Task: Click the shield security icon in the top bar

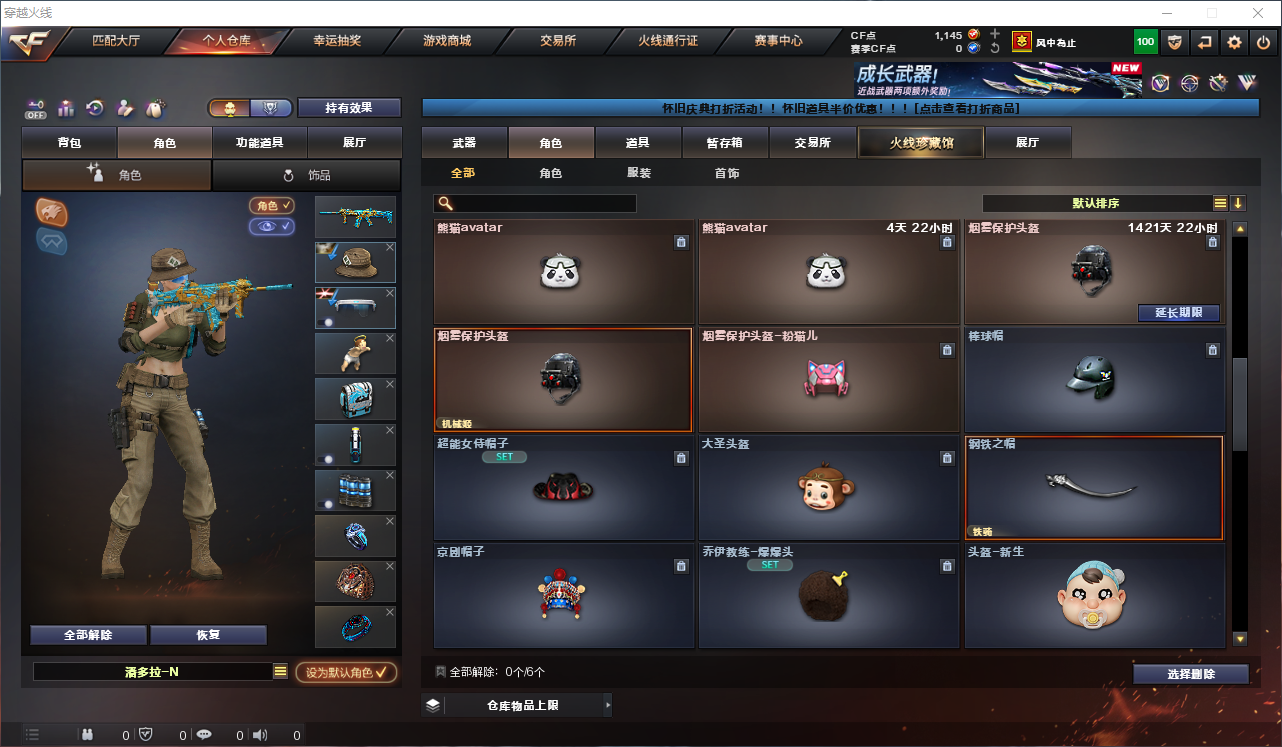Action: click(x=1173, y=42)
